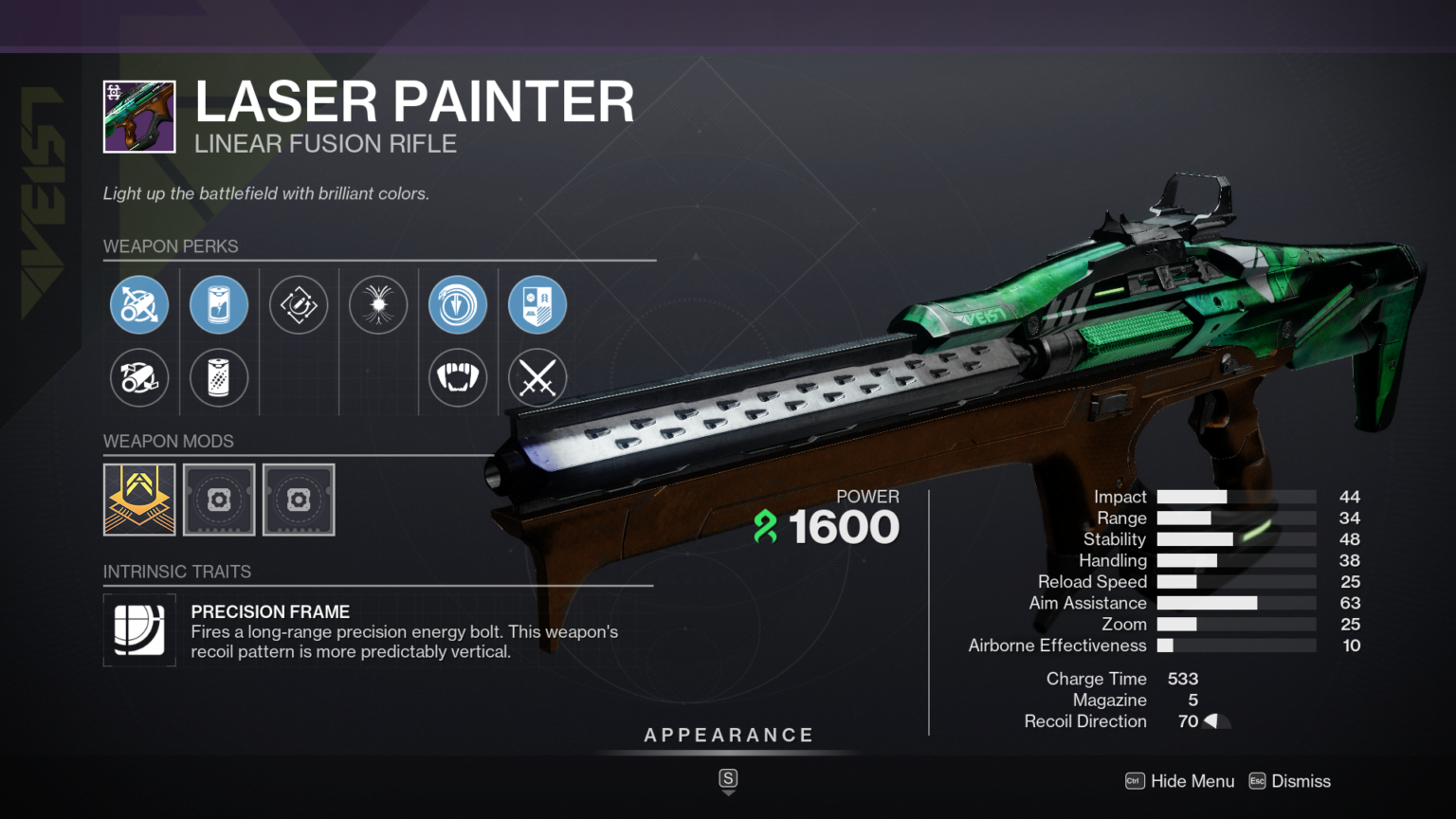Open the golden masterwork mod slot
Screen dimensions: 1456x819
click(x=139, y=500)
